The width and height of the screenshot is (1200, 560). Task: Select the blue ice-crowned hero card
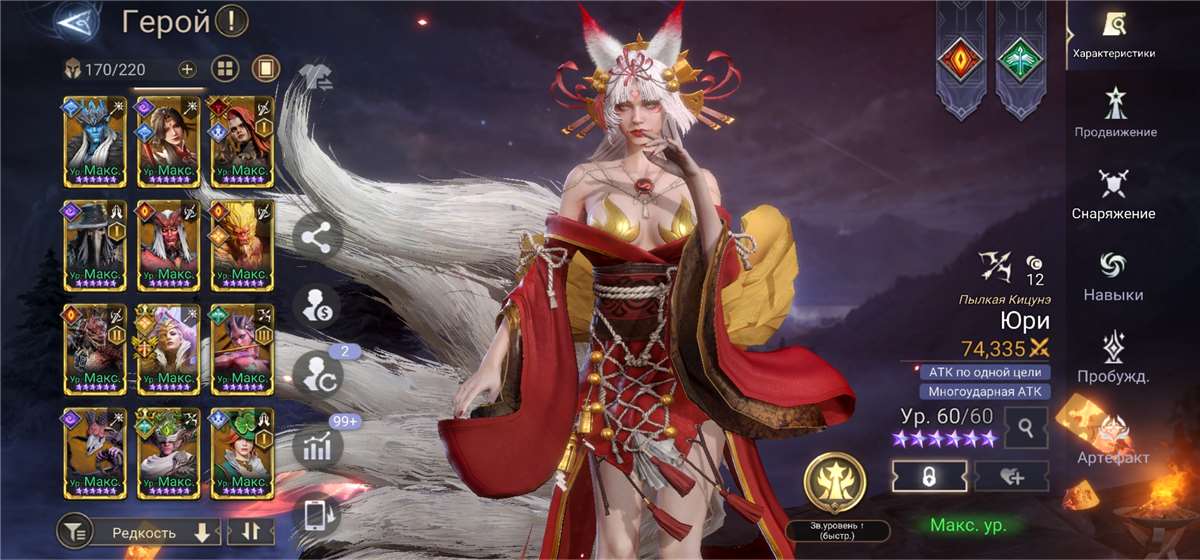point(96,141)
